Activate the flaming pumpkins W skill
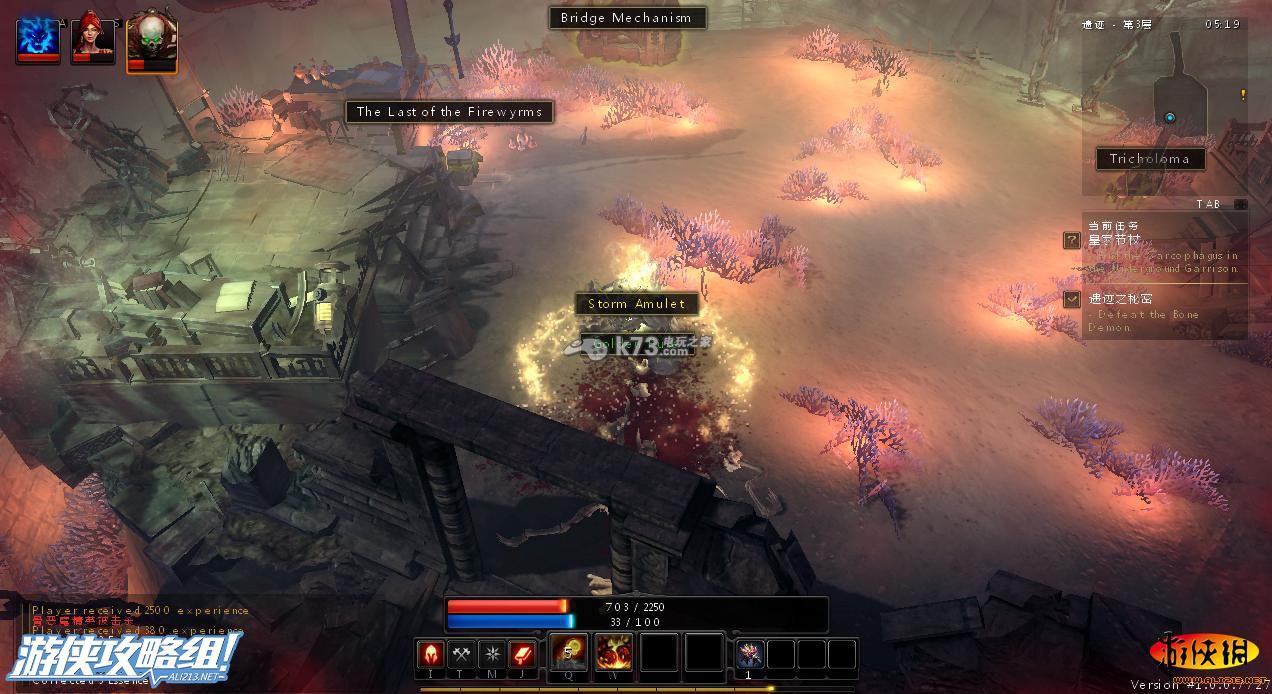This screenshot has width=1272, height=694. (x=614, y=653)
